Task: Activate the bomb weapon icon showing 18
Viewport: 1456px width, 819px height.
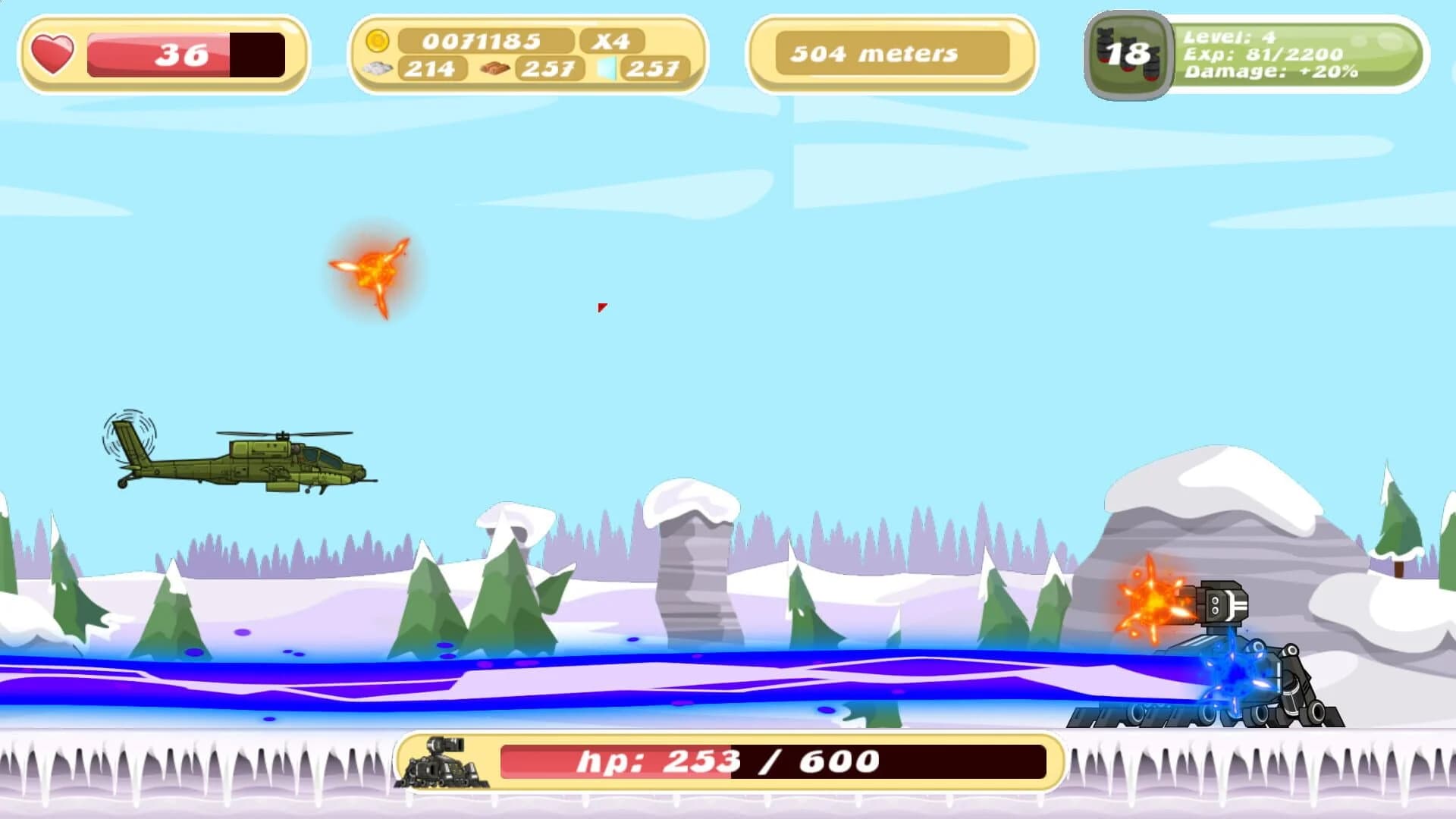Action: (x=1129, y=55)
